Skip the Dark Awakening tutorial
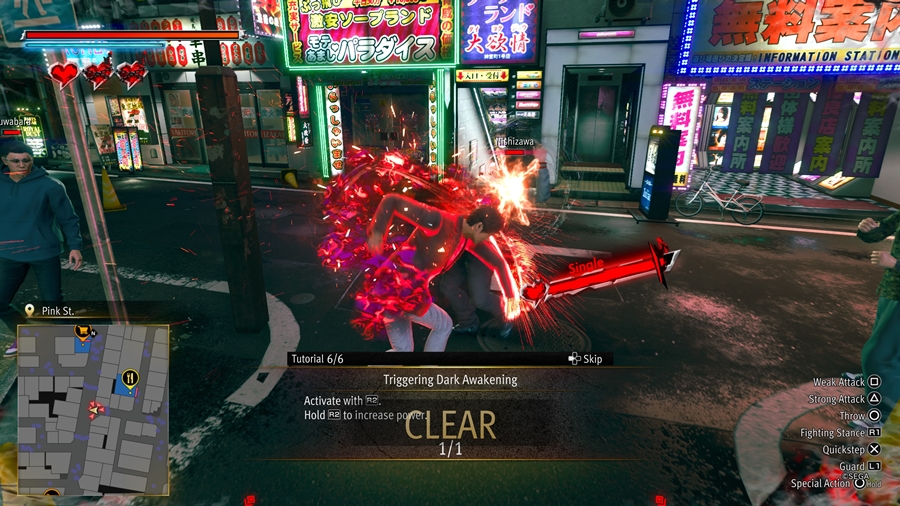 [586, 359]
